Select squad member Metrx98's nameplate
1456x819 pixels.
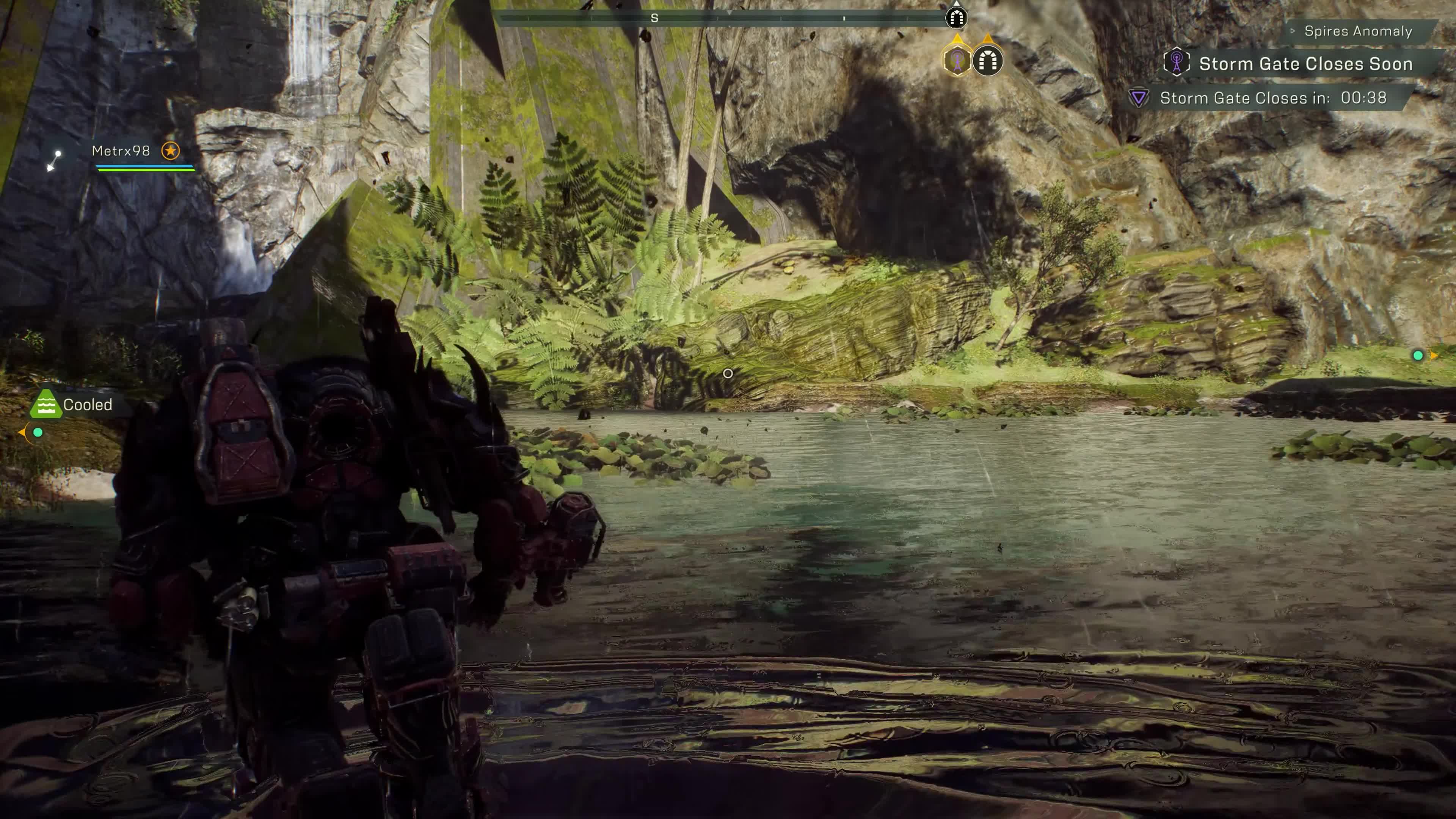121,151
